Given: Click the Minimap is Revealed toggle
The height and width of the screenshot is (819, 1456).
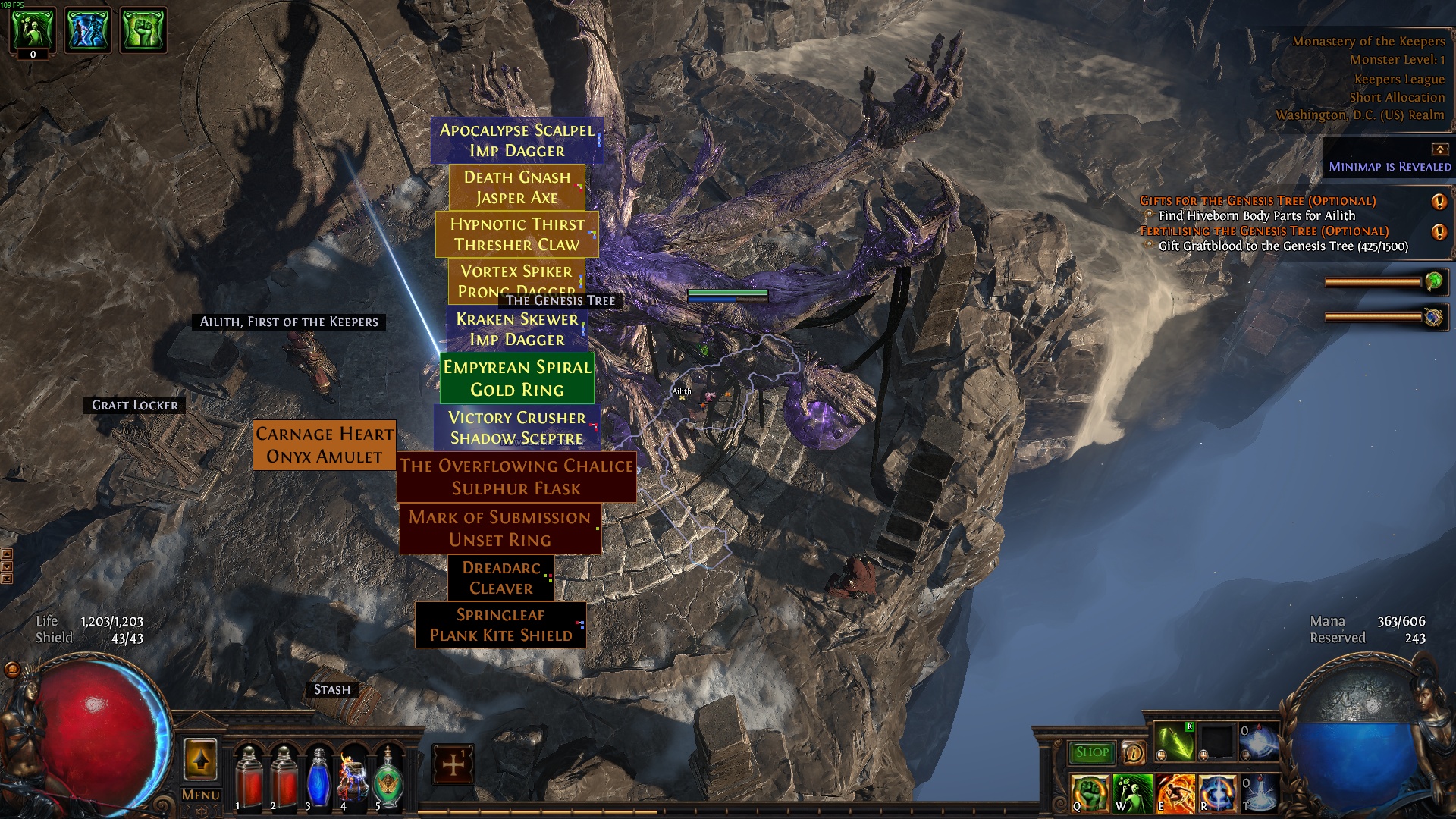Looking at the screenshot, I should click(1389, 166).
